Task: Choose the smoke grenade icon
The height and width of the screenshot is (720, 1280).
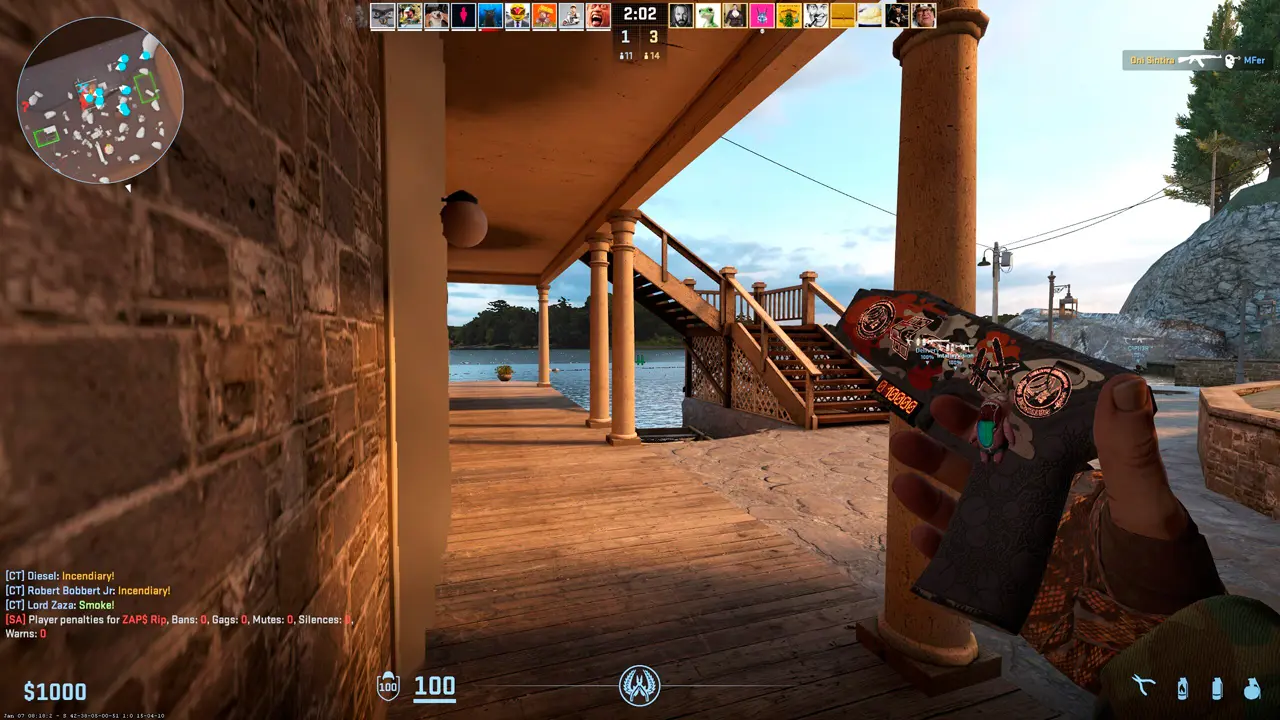Action: tap(1217, 688)
